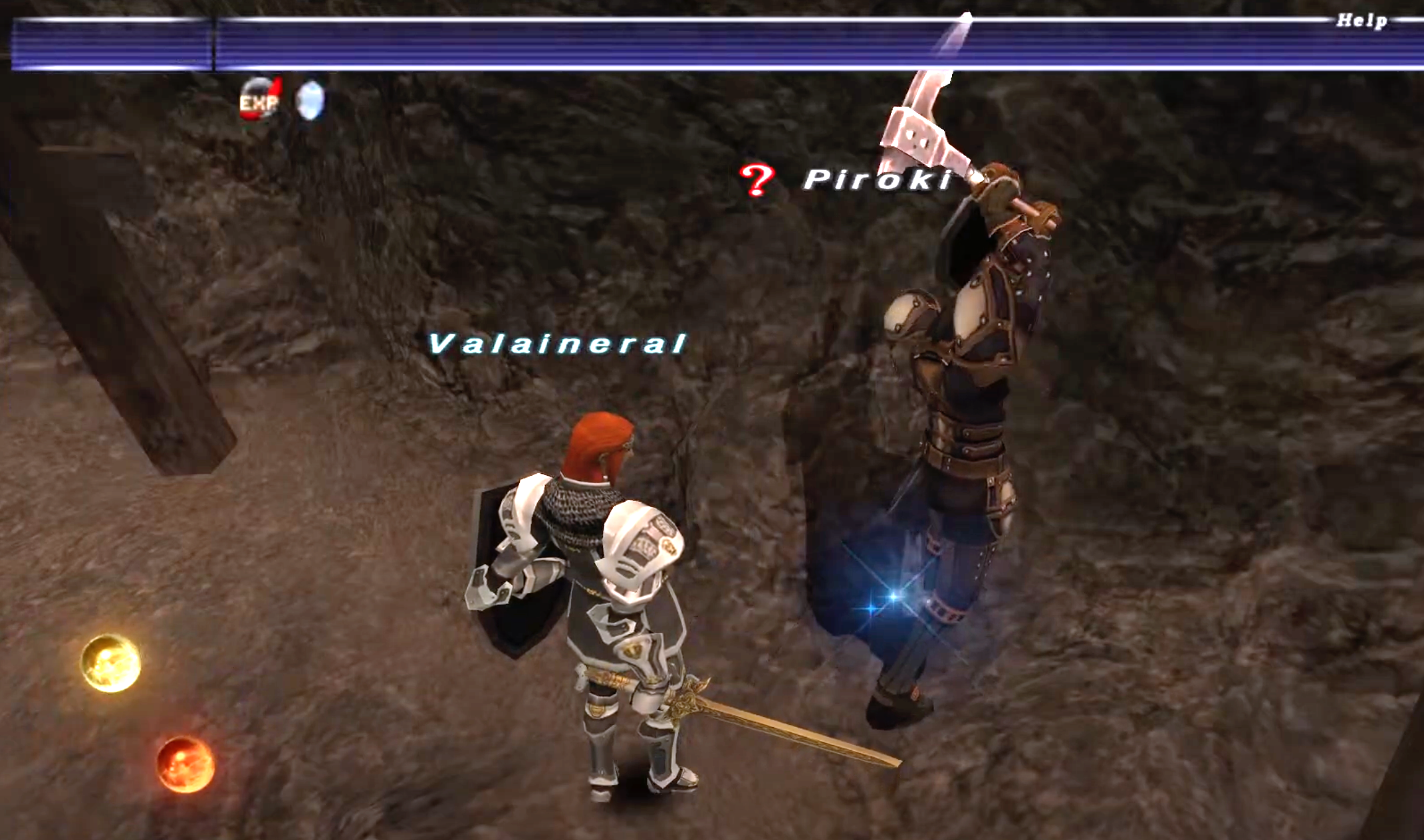This screenshot has height=840, width=1424.
Task: Select the pale blue crystal status icon
Action: point(310,100)
